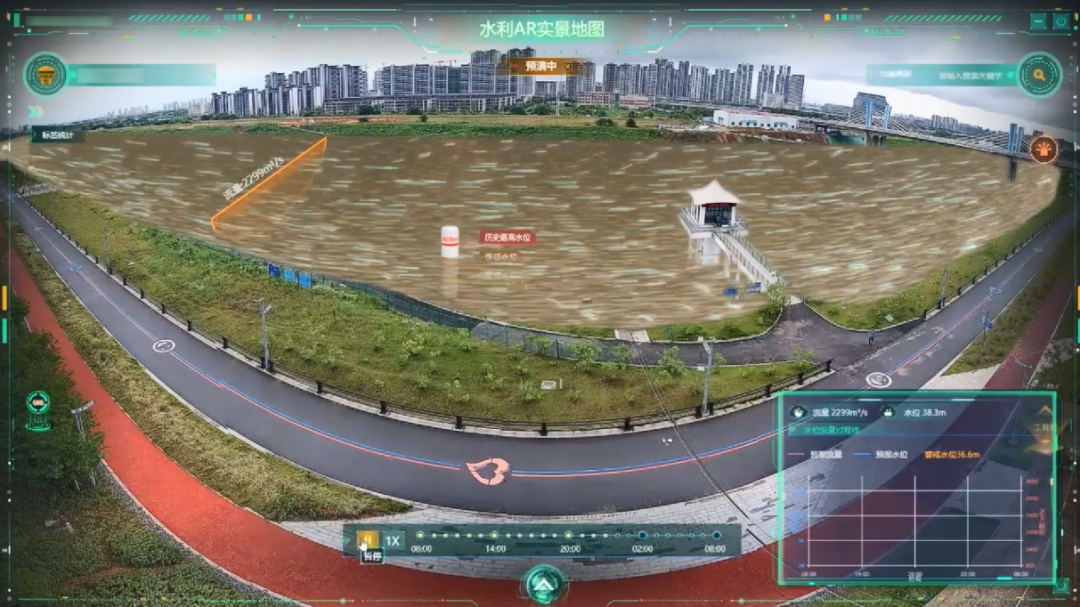This screenshot has width=1080, height=607.
Task: Change the 1X playback speed
Action: click(x=393, y=541)
